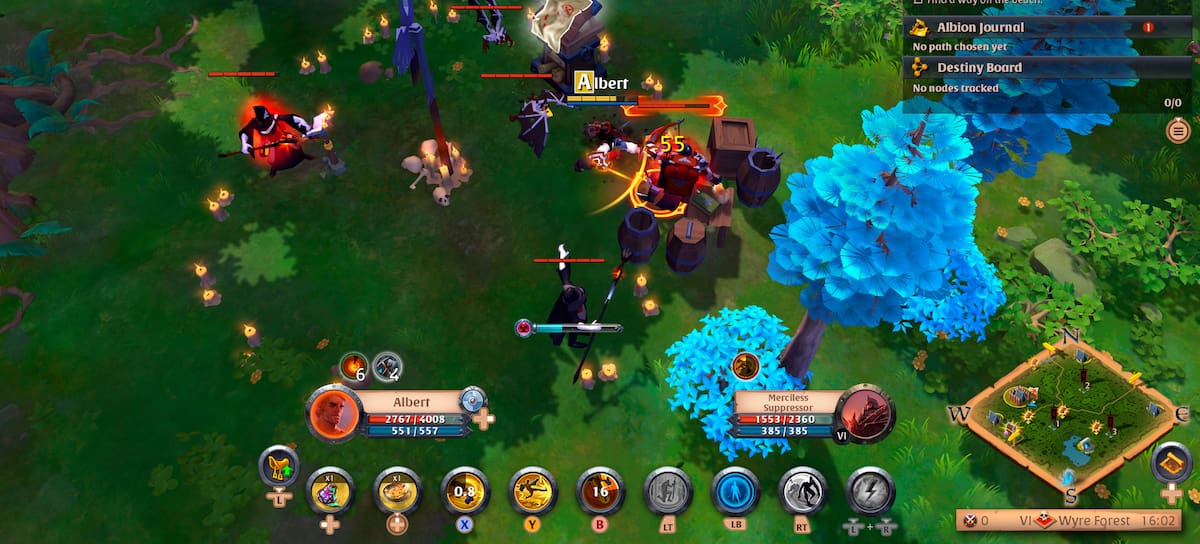Click the house icon beside the minimap
The image size is (1200, 544).
click(x=1170, y=462)
